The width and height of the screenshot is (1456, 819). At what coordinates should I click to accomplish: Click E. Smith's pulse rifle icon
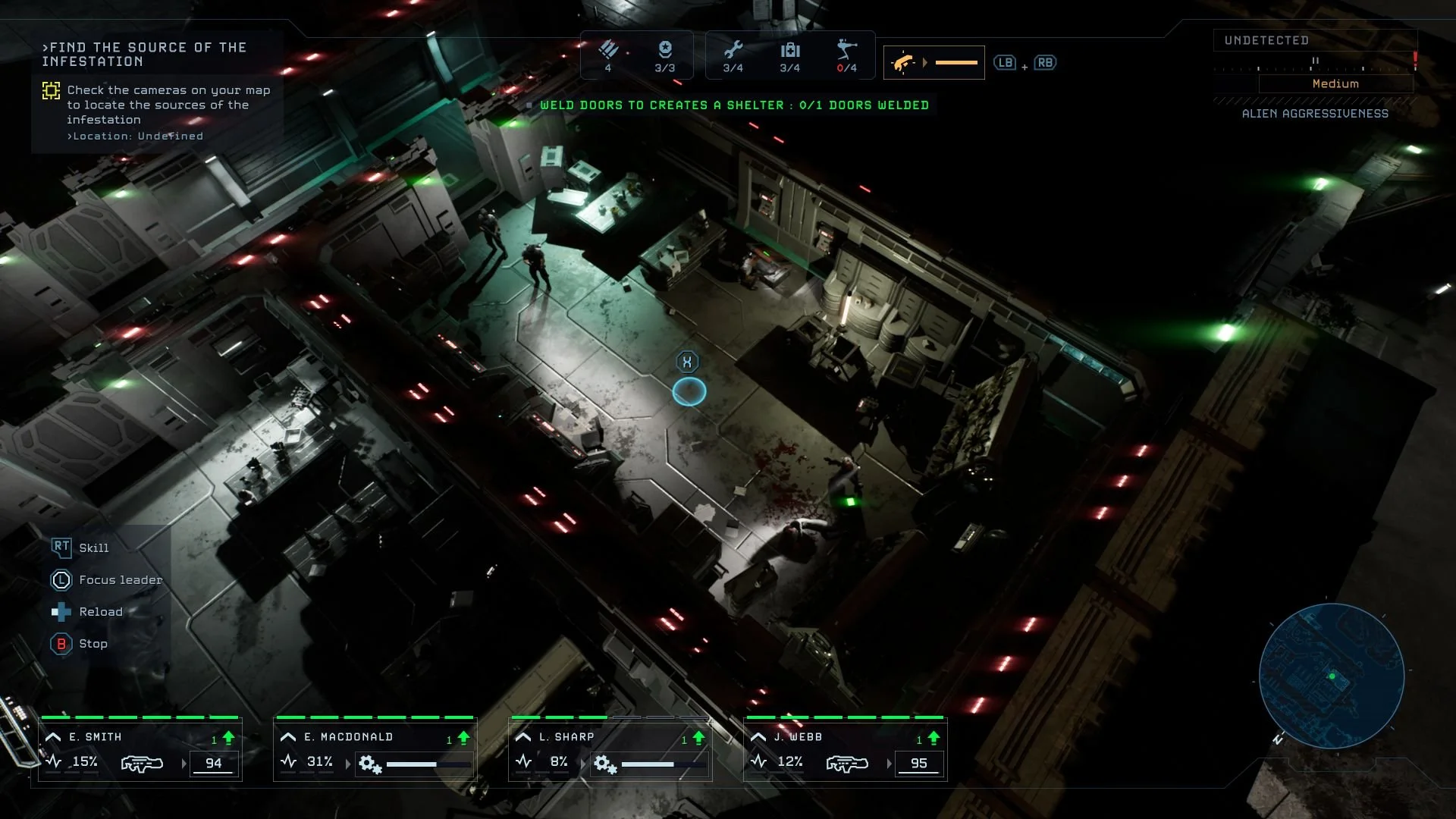tap(143, 763)
